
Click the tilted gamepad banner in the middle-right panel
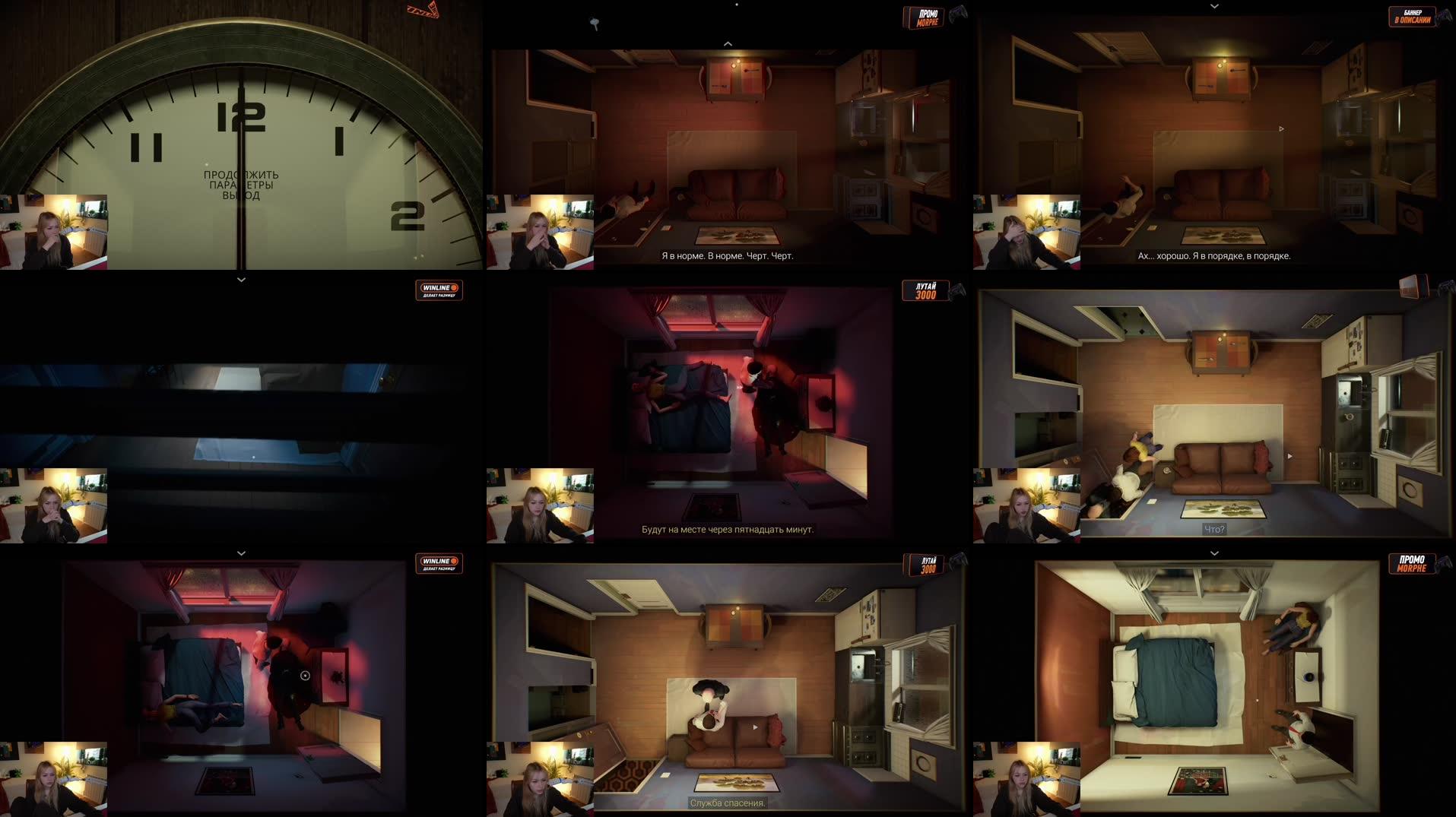[1412, 287]
